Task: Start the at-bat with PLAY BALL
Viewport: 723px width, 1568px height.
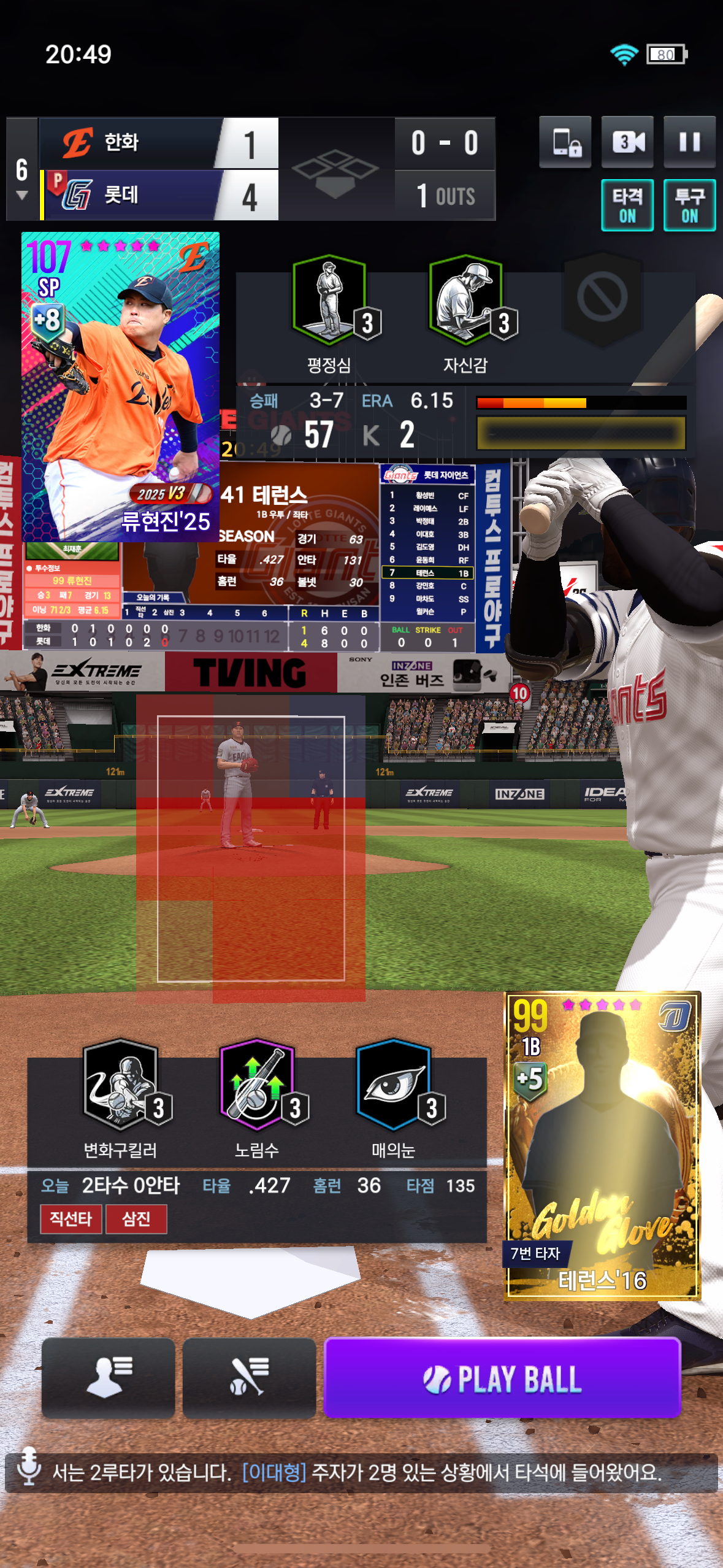Action: pyautogui.click(x=502, y=1378)
